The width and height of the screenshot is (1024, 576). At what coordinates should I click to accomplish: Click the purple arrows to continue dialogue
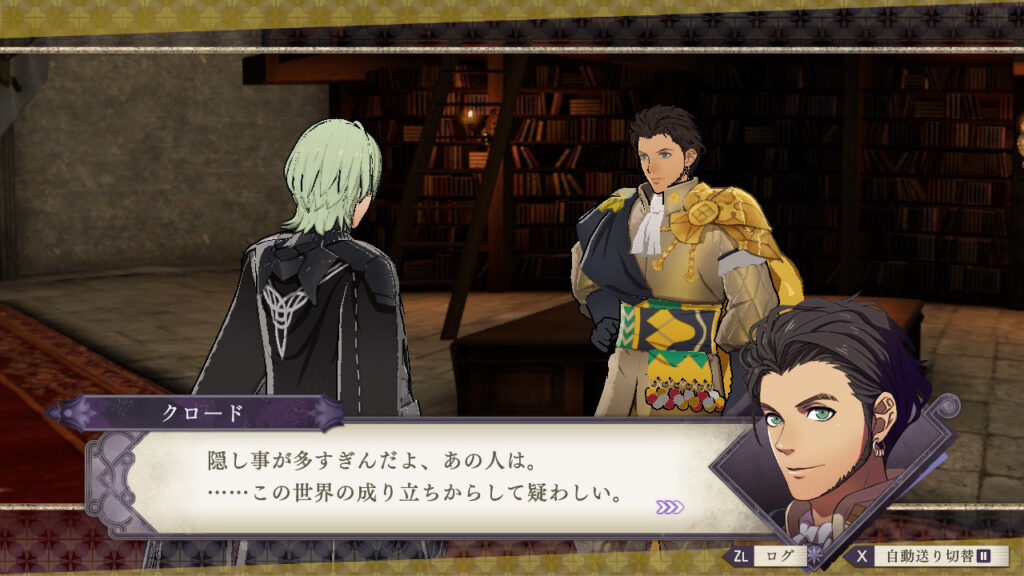(669, 507)
